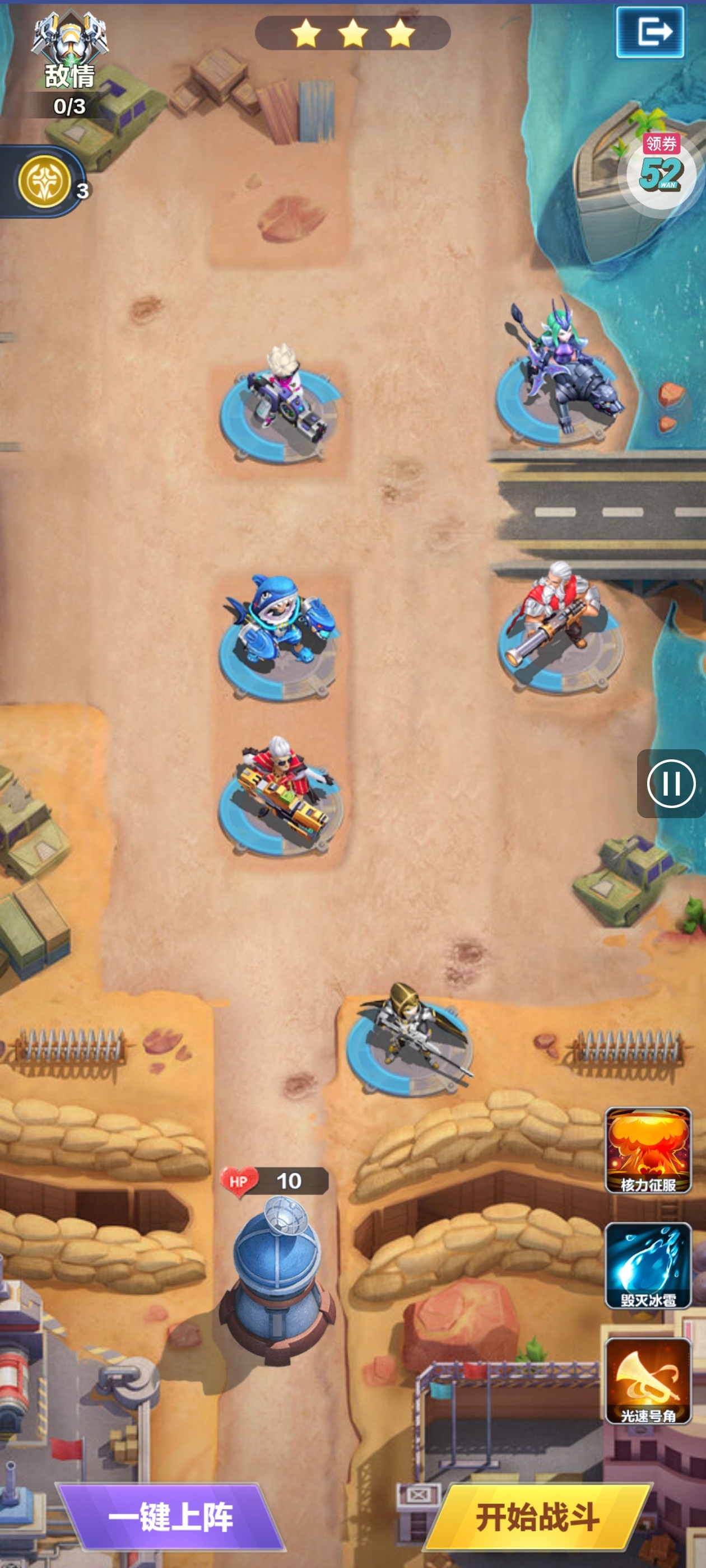Use the 毁灭冰雹 ice hail skill
The image size is (706, 1568).
pos(648,1265)
